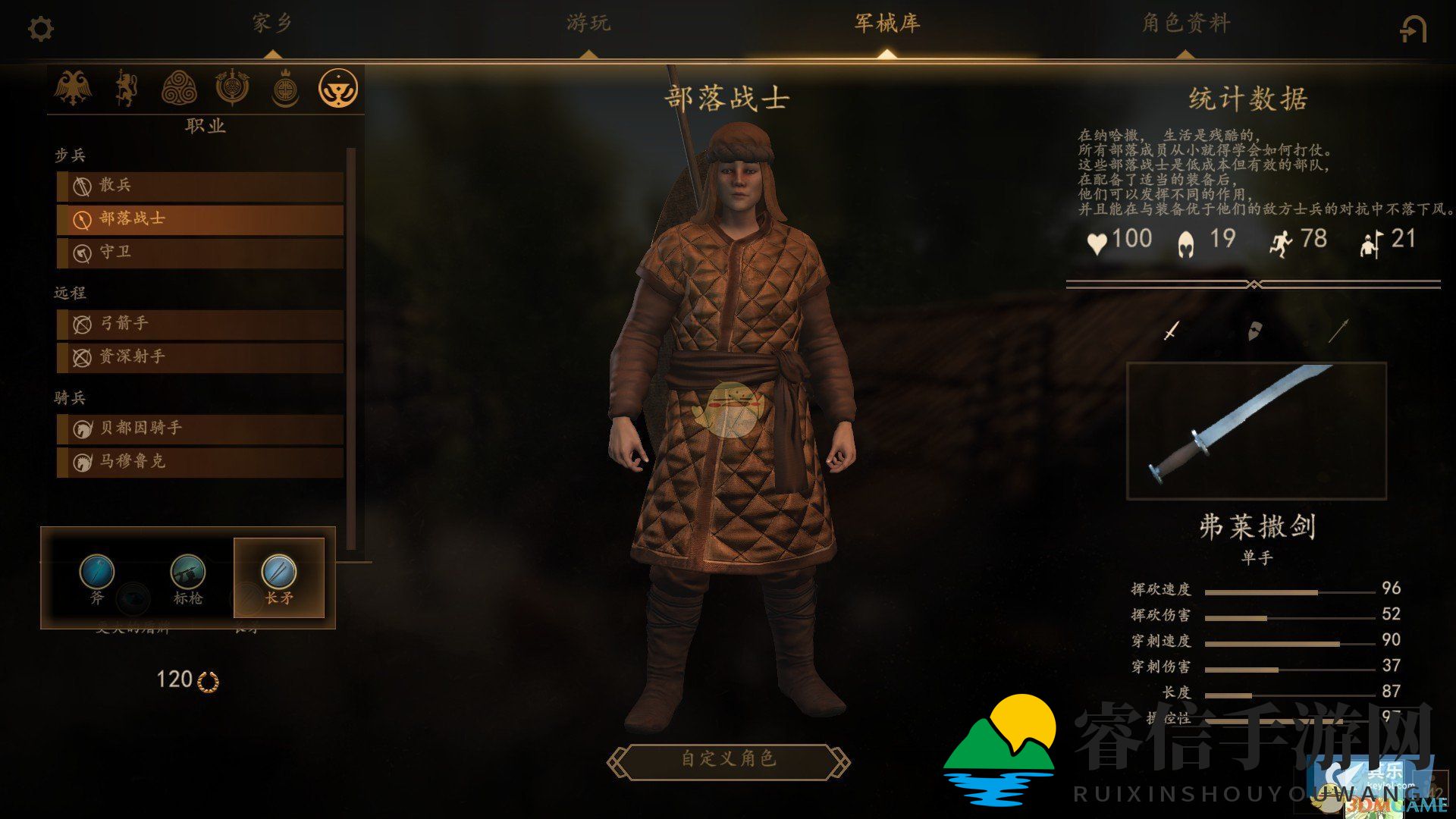Pick the Battania triskelion faction icon
The image size is (1456, 819).
(180, 87)
